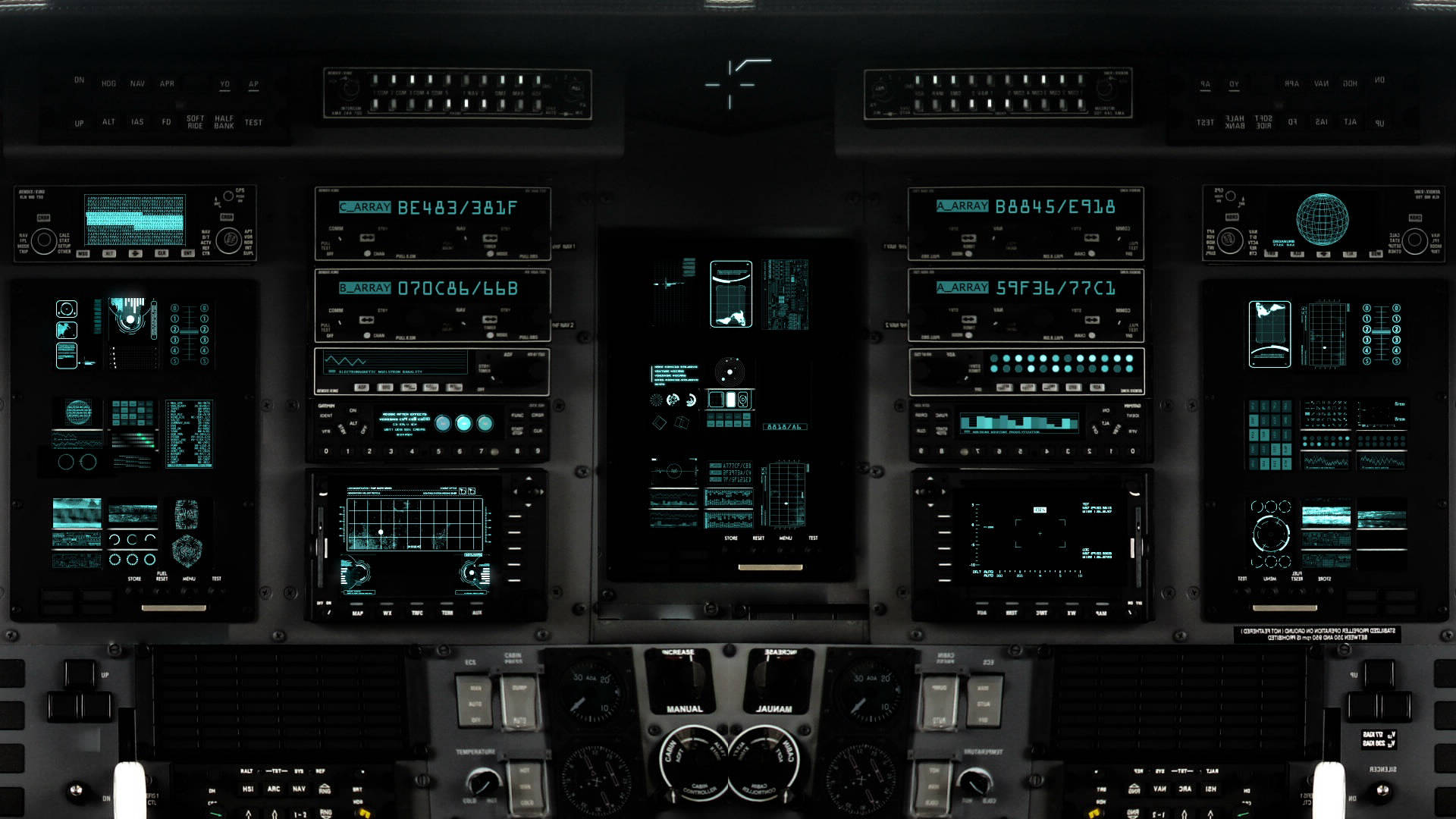This screenshot has width=1456, height=819.
Task: Activate the SOFT RIDE button
Action: [195, 122]
